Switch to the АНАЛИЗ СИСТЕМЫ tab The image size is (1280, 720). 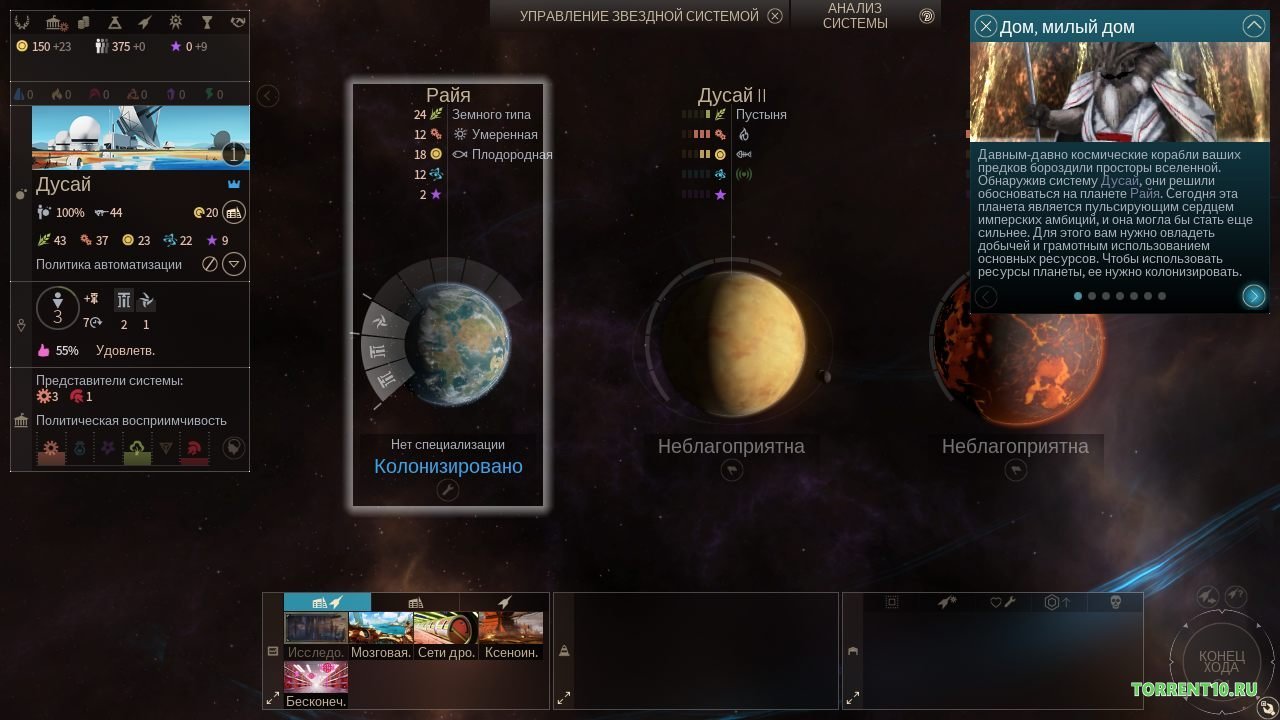pos(856,17)
